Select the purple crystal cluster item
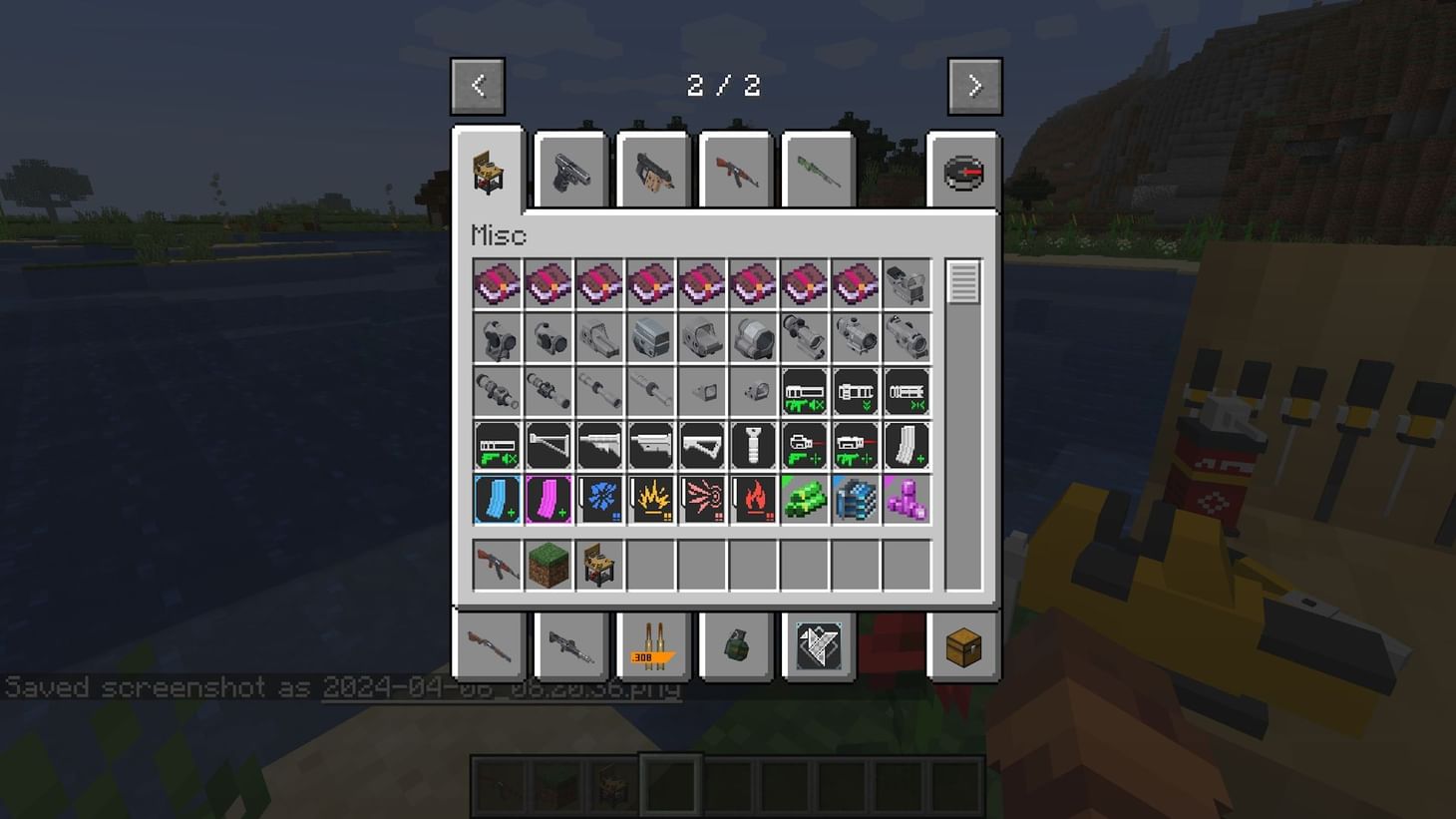Image resolution: width=1456 pixels, height=819 pixels. (907, 499)
